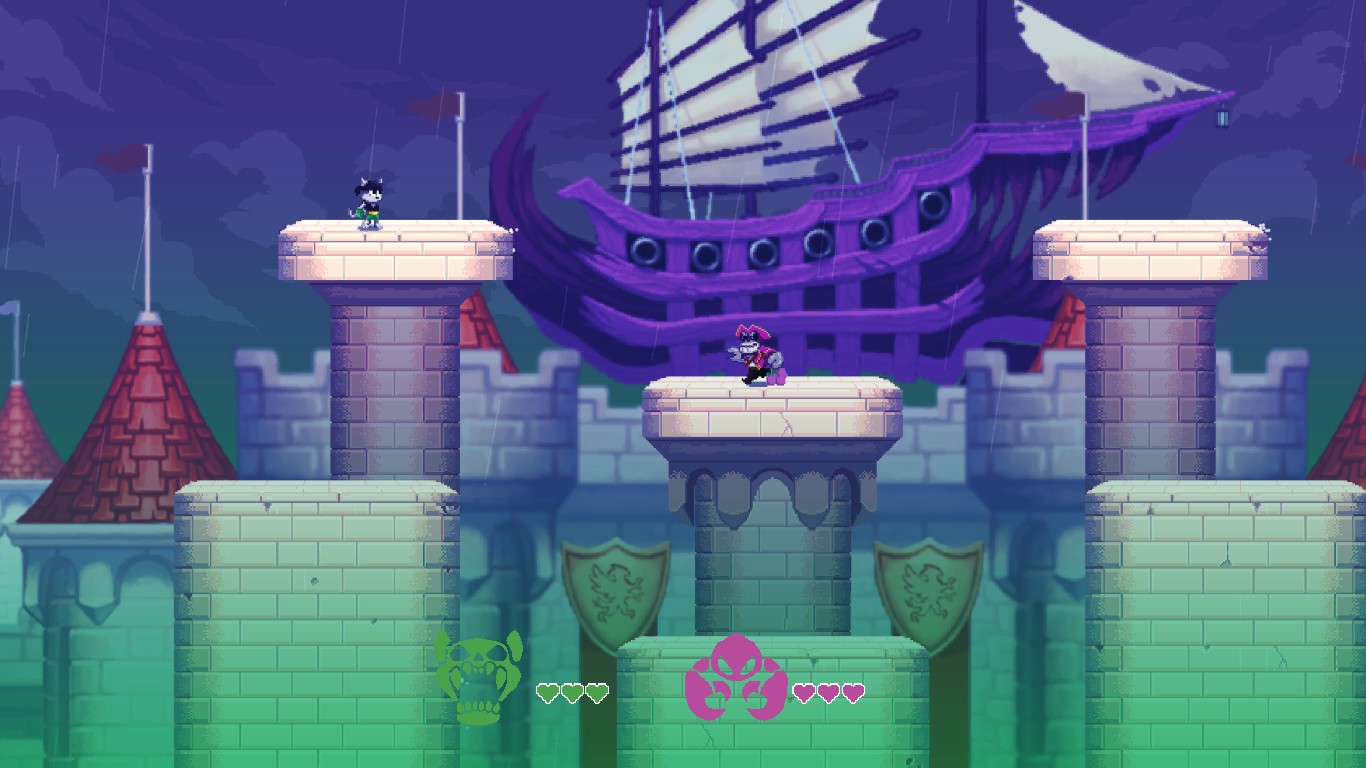The height and width of the screenshot is (768, 1366).
Task: Toggle the second pink heart
Action: [x=829, y=691]
